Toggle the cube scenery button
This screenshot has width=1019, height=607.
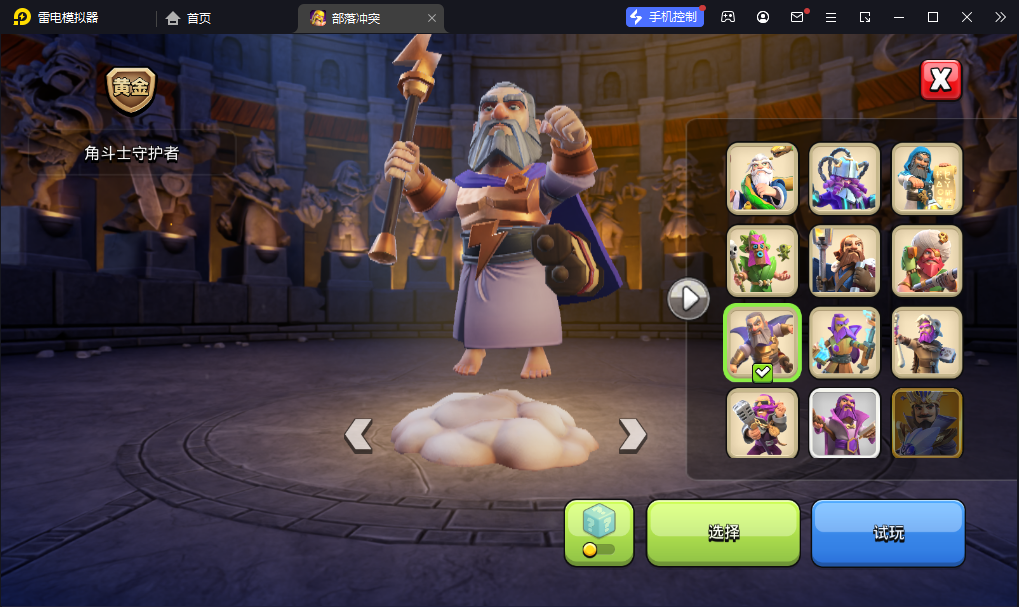[599, 531]
